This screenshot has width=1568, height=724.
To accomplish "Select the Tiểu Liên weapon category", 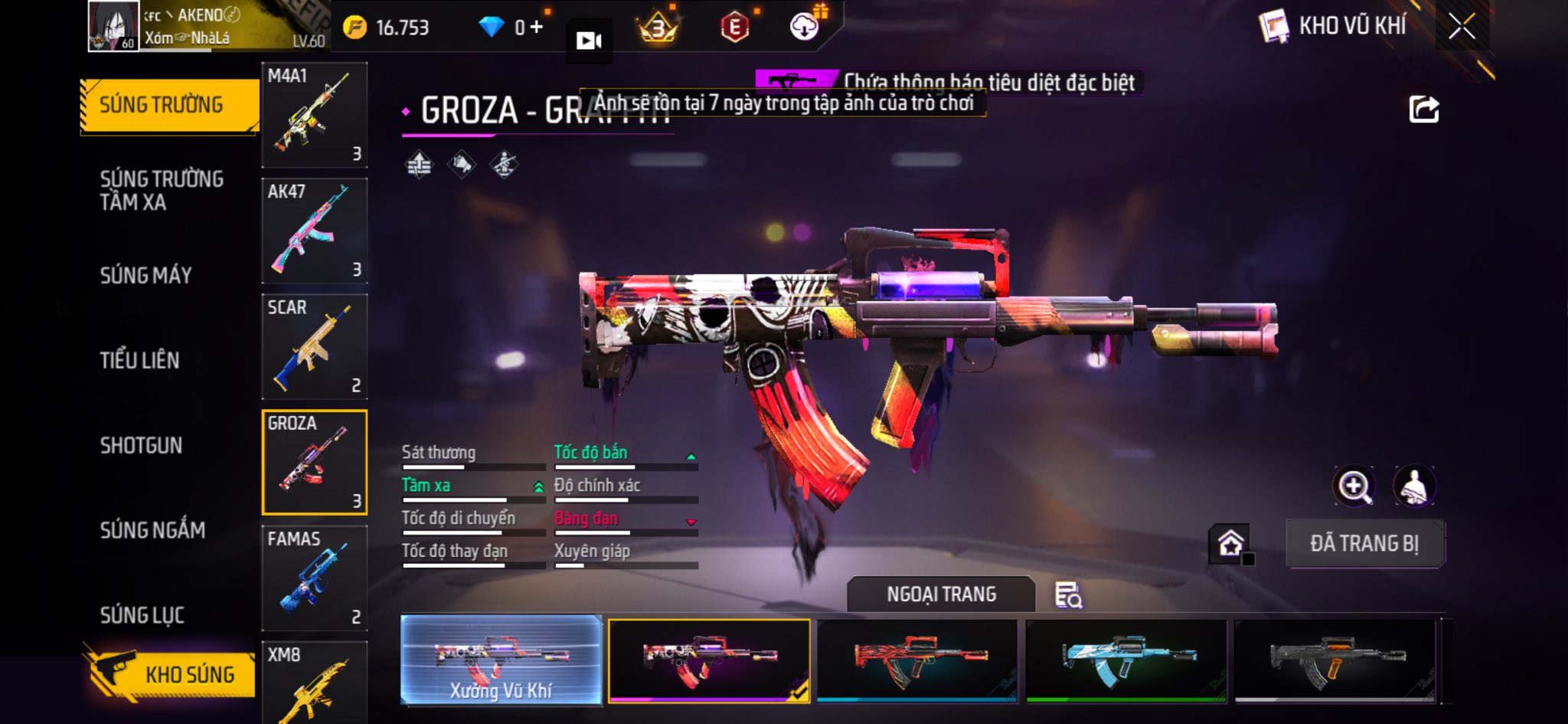I will point(139,360).
